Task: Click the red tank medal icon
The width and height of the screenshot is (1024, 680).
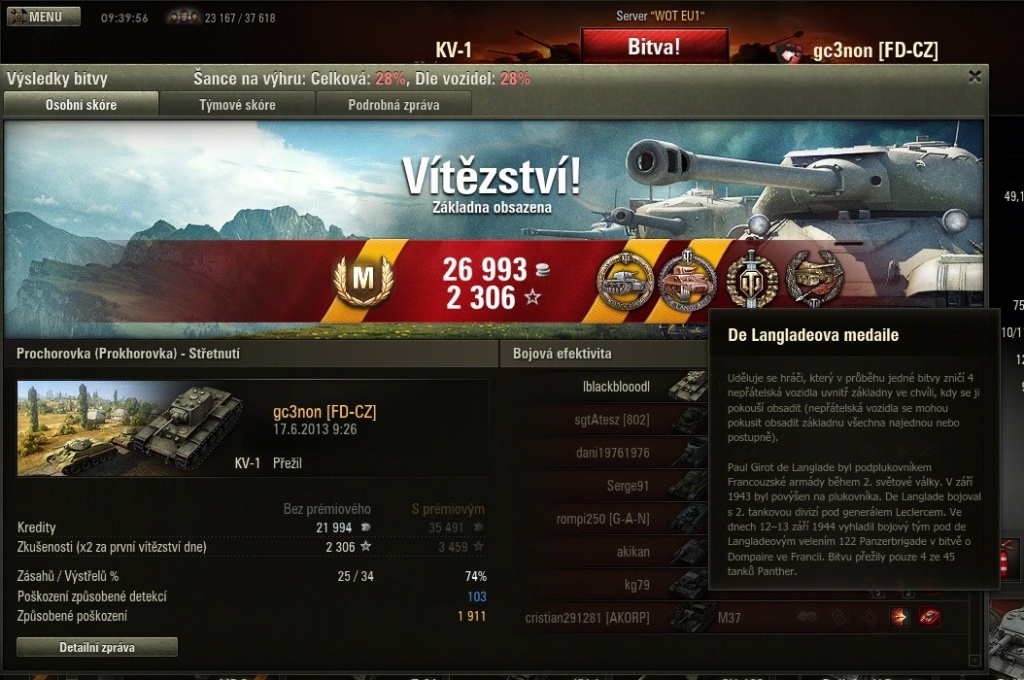Action: [687, 281]
